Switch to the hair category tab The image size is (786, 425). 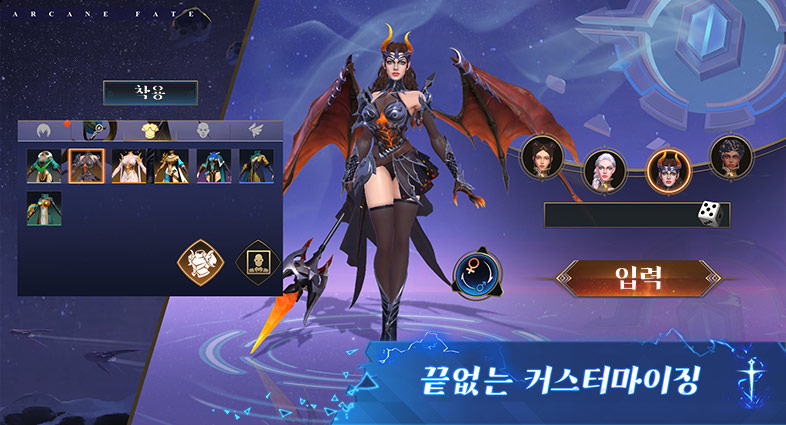pyautogui.click(x=44, y=131)
